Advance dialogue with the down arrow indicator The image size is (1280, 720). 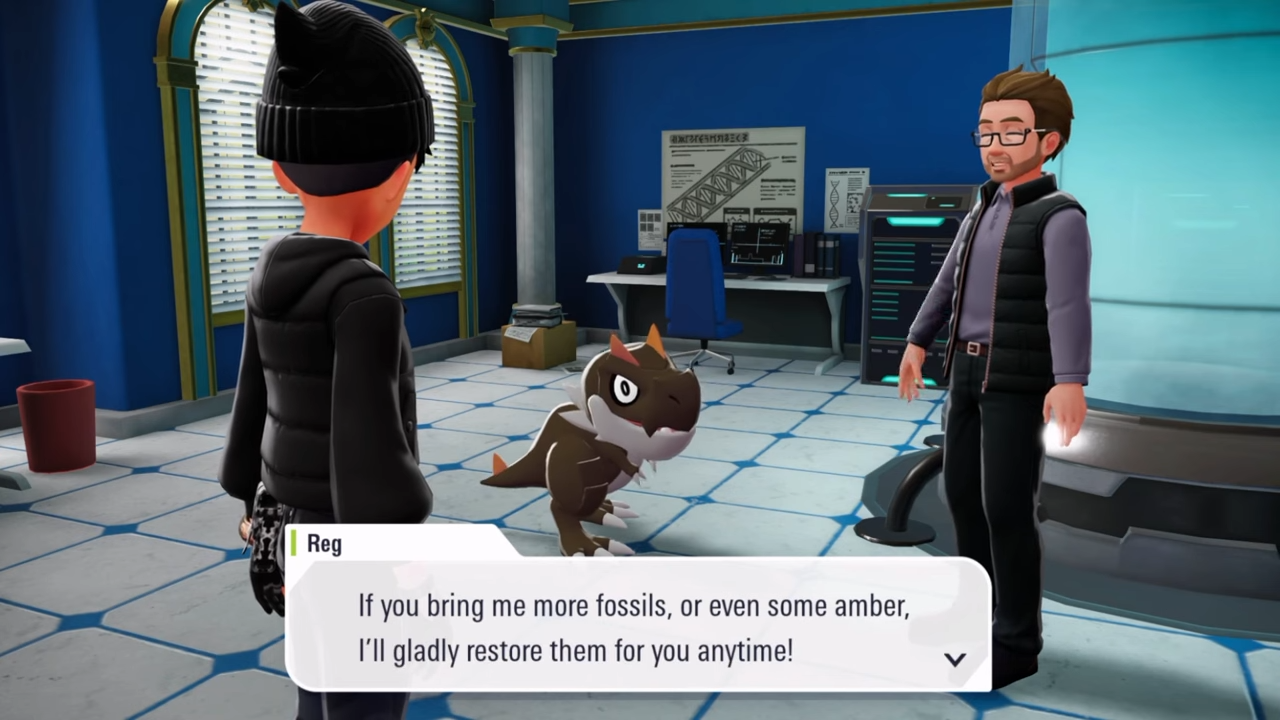955,659
